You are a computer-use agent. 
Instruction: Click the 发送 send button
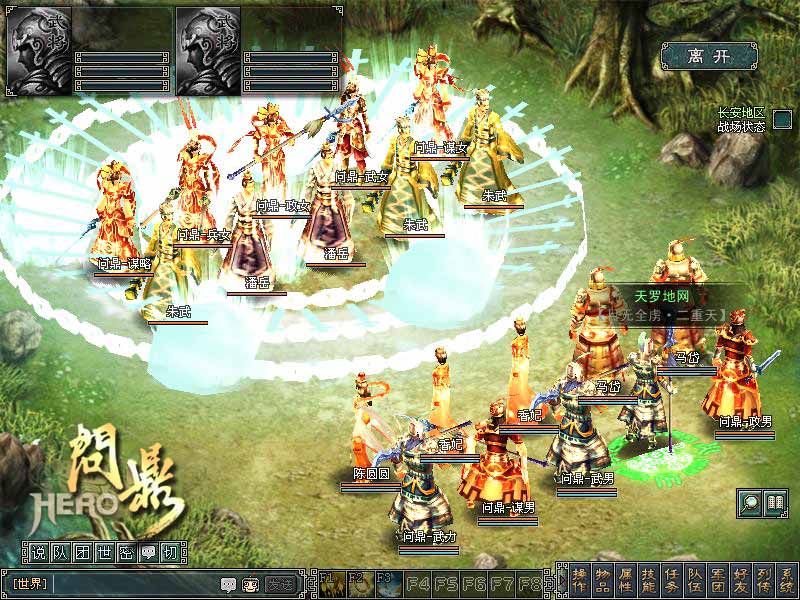pyautogui.click(x=281, y=584)
